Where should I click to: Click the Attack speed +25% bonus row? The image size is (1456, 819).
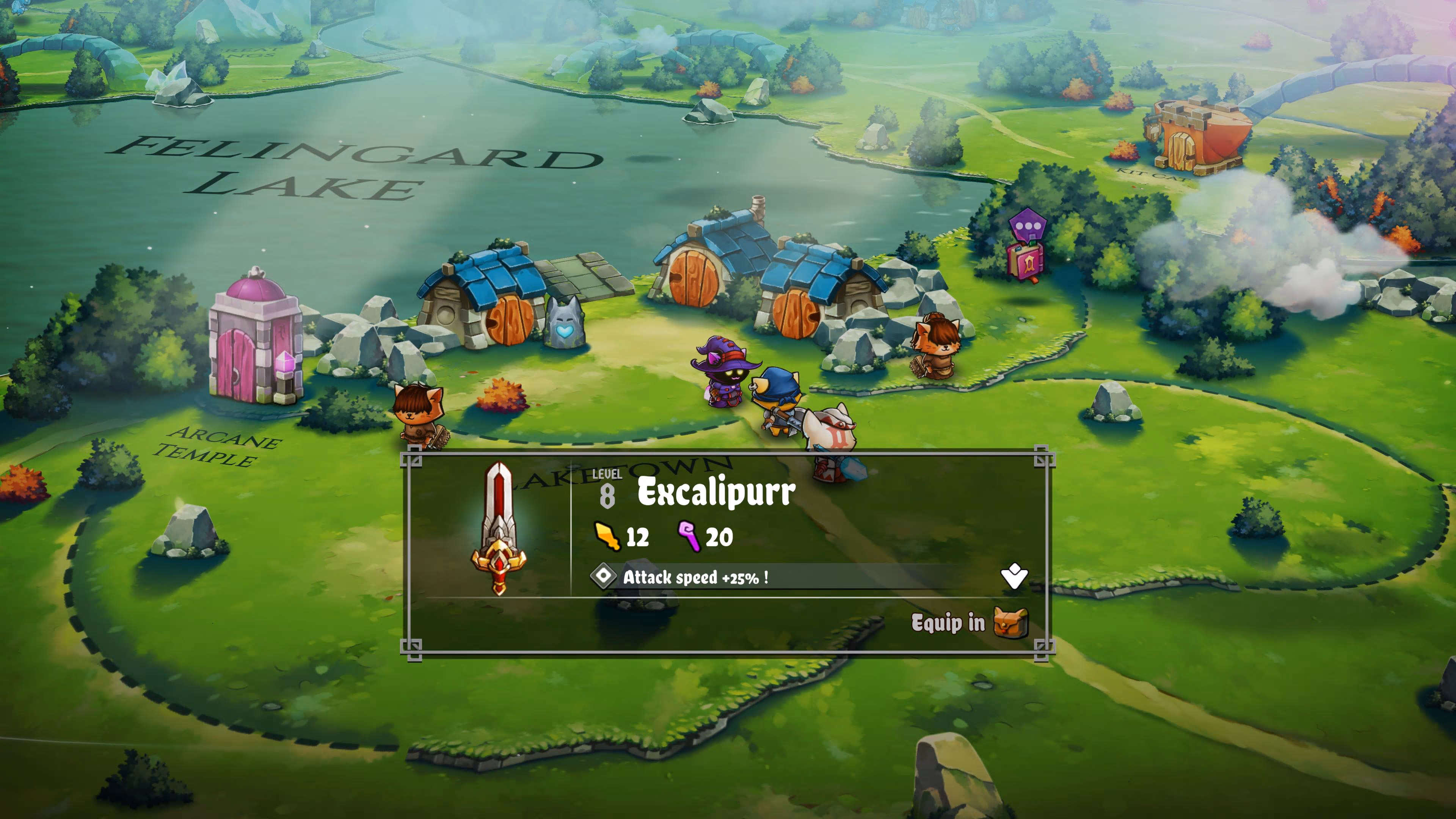pos(695,577)
